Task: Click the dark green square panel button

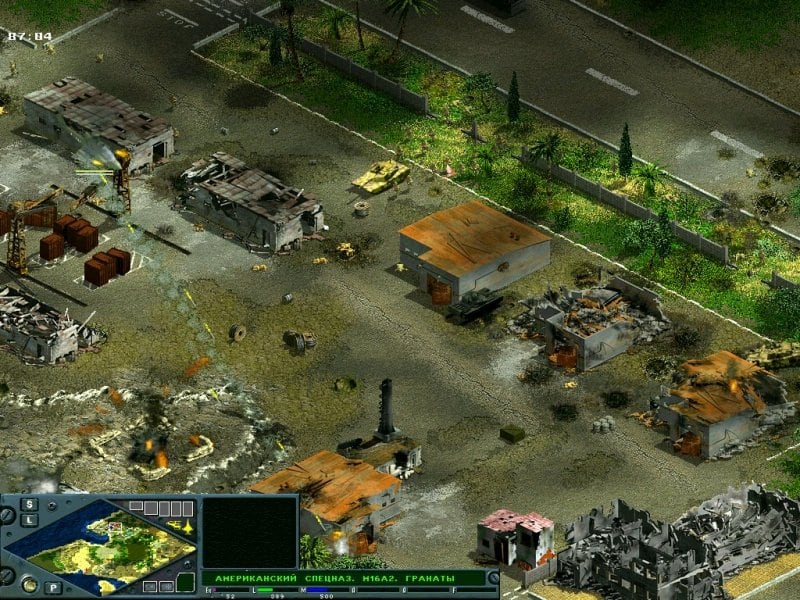Action: 185,582
